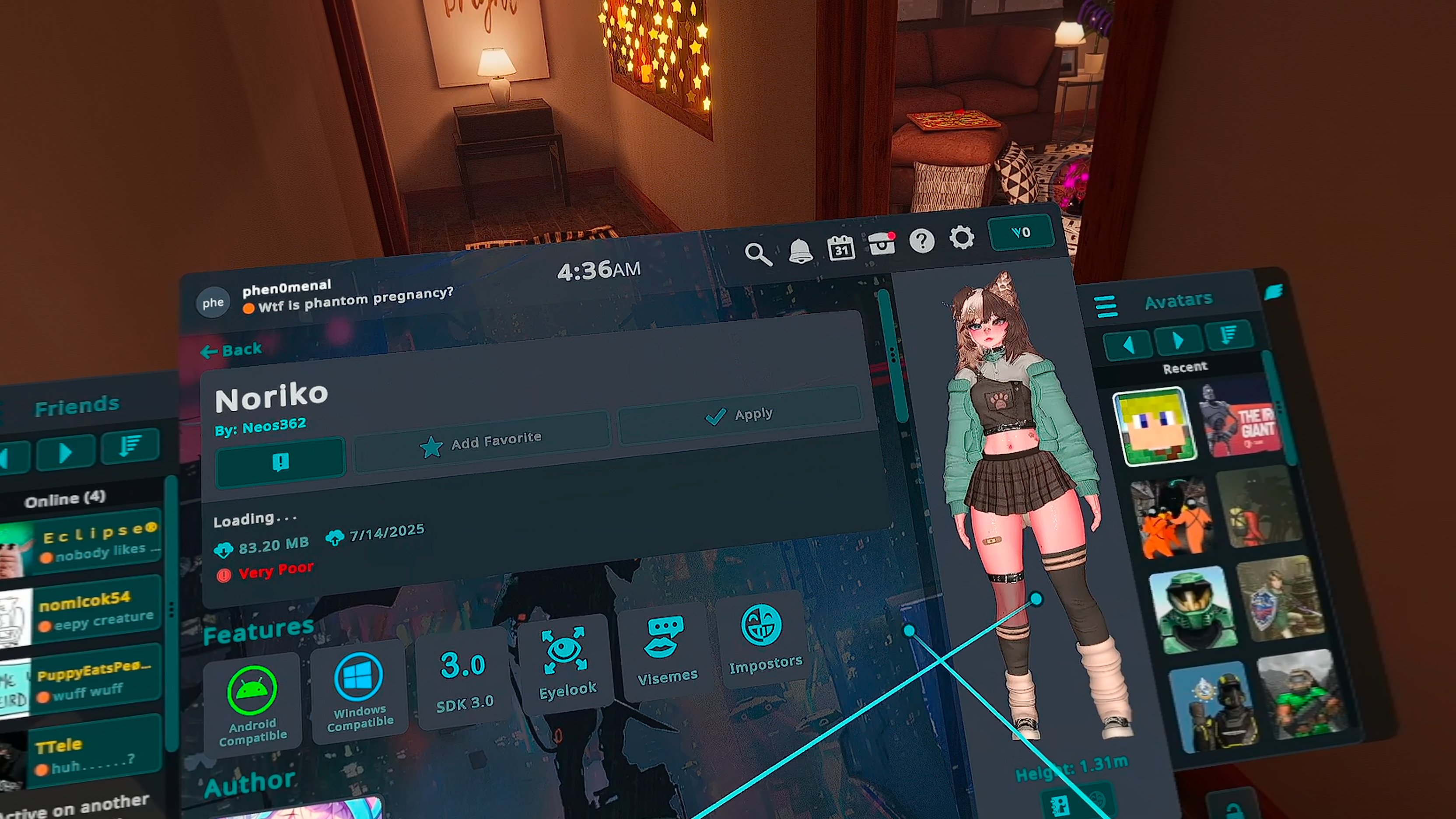Open the calendar events icon
Image resolution: width=1456 pixels, height=819 pixels.
841,248
